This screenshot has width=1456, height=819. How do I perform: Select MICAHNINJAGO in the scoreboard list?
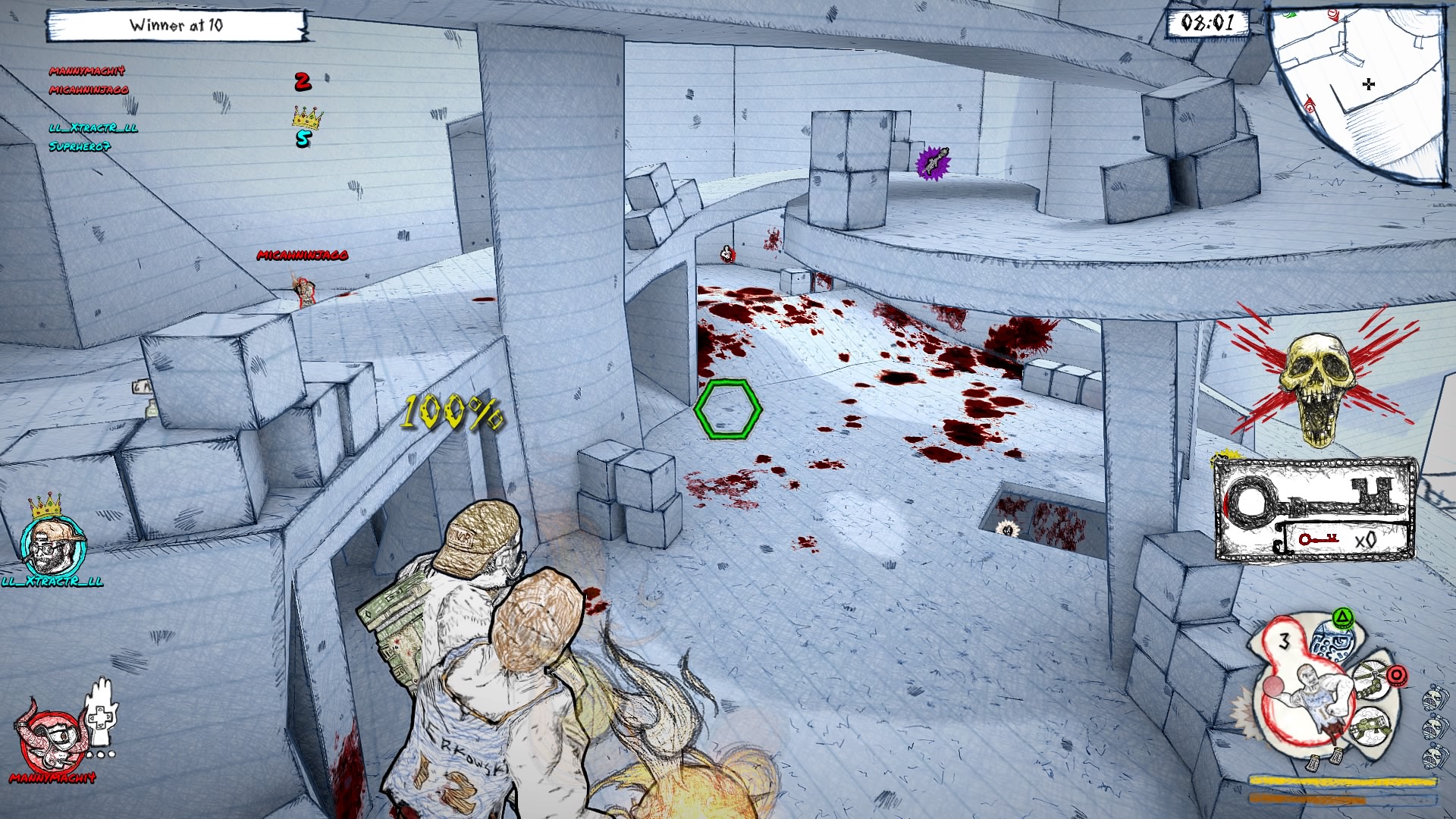[89, 90]
